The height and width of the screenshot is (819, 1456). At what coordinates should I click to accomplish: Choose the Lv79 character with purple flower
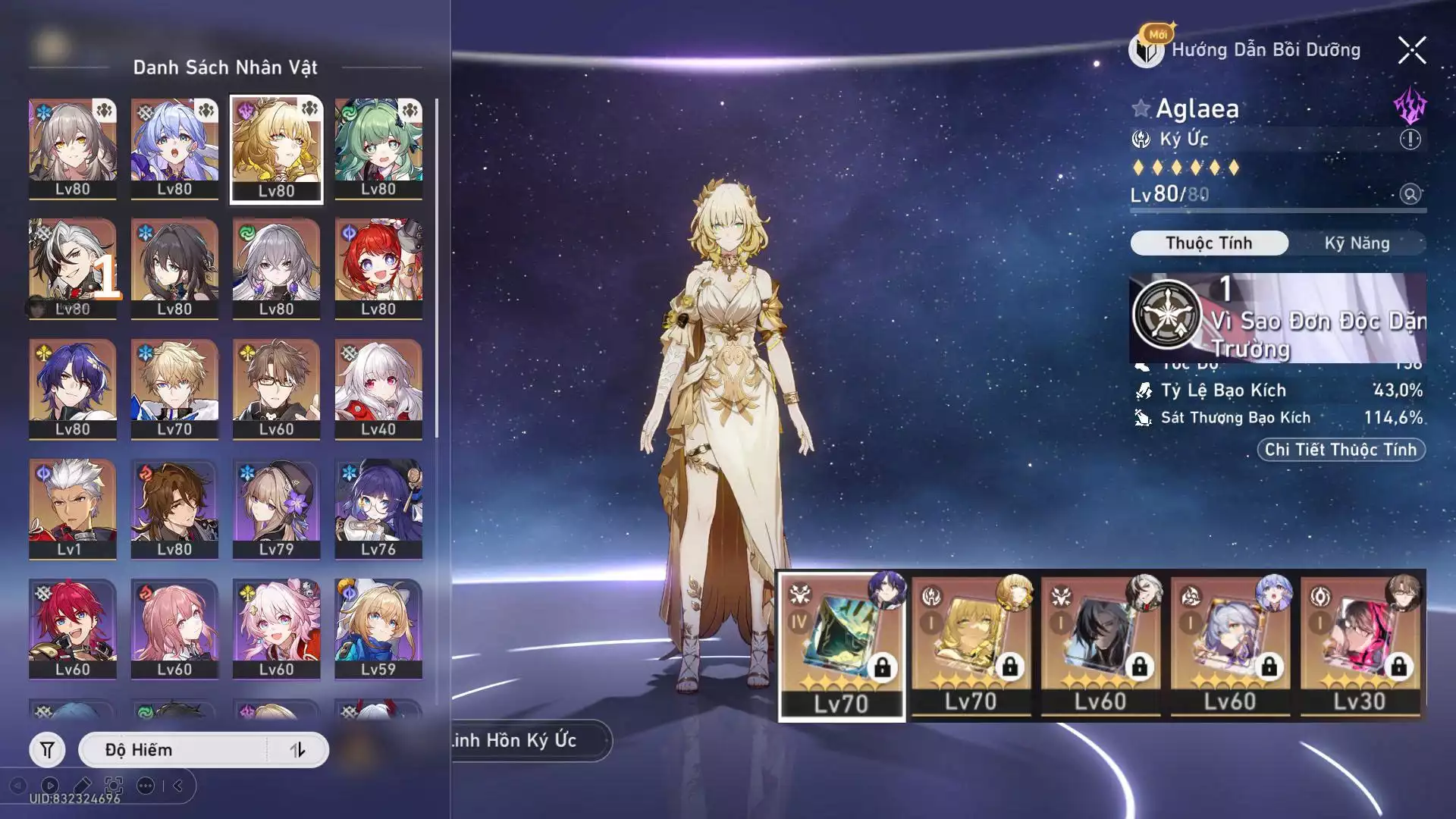point(276,508)
